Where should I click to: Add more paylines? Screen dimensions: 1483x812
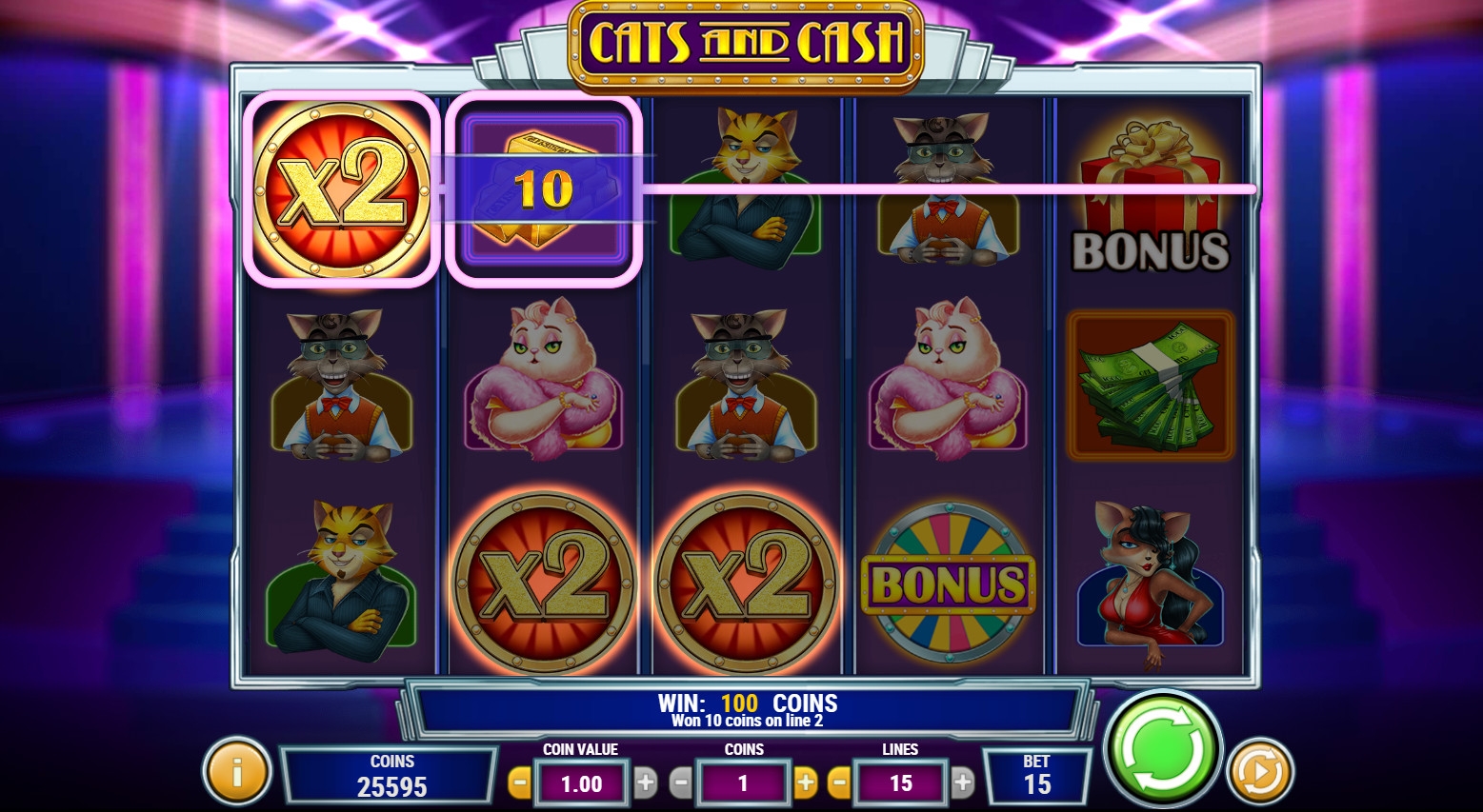pos(963,783)
